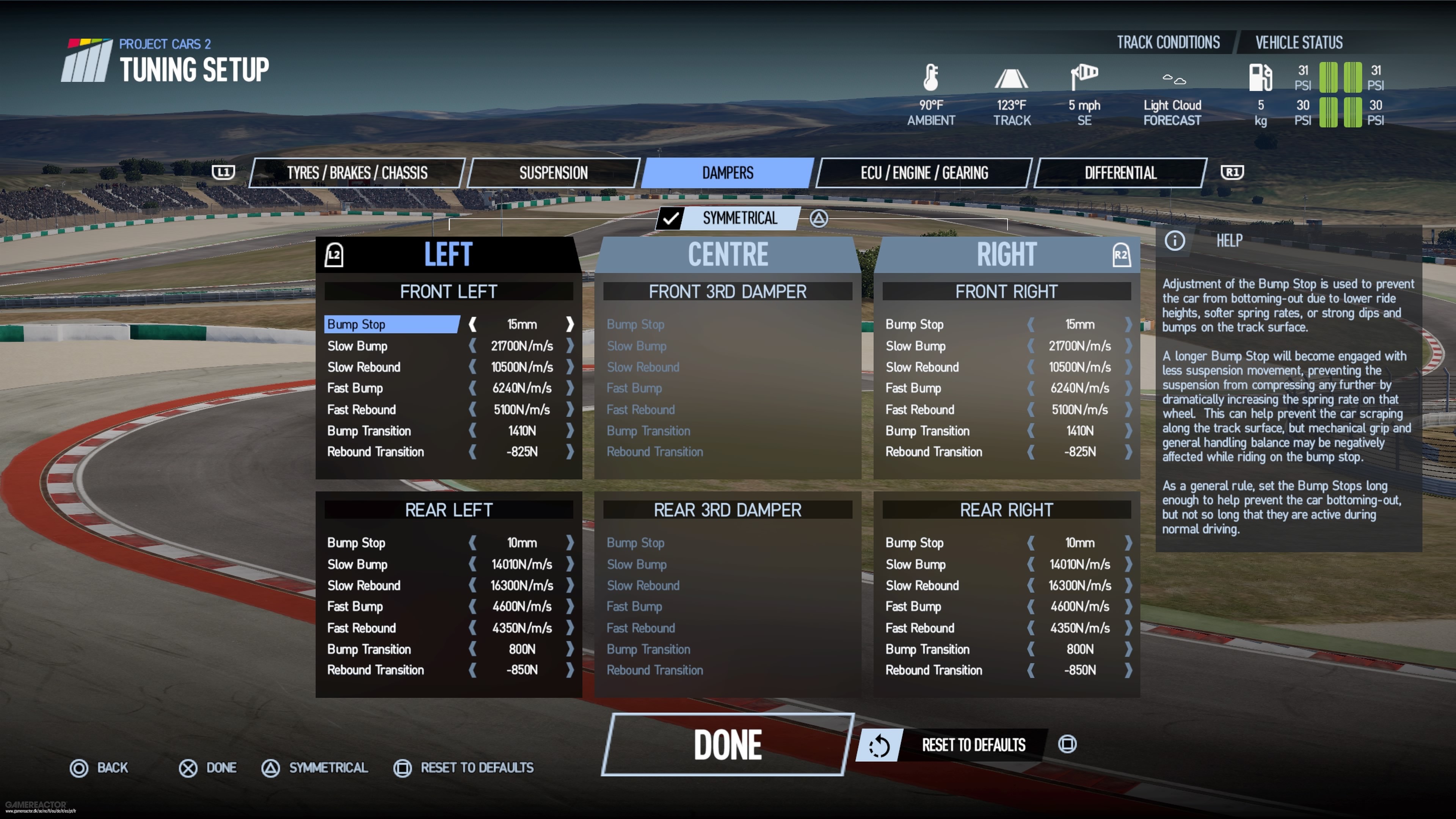Select the LEFT column header
This screenshot has width=1456, height=819.
pos(448,254)
